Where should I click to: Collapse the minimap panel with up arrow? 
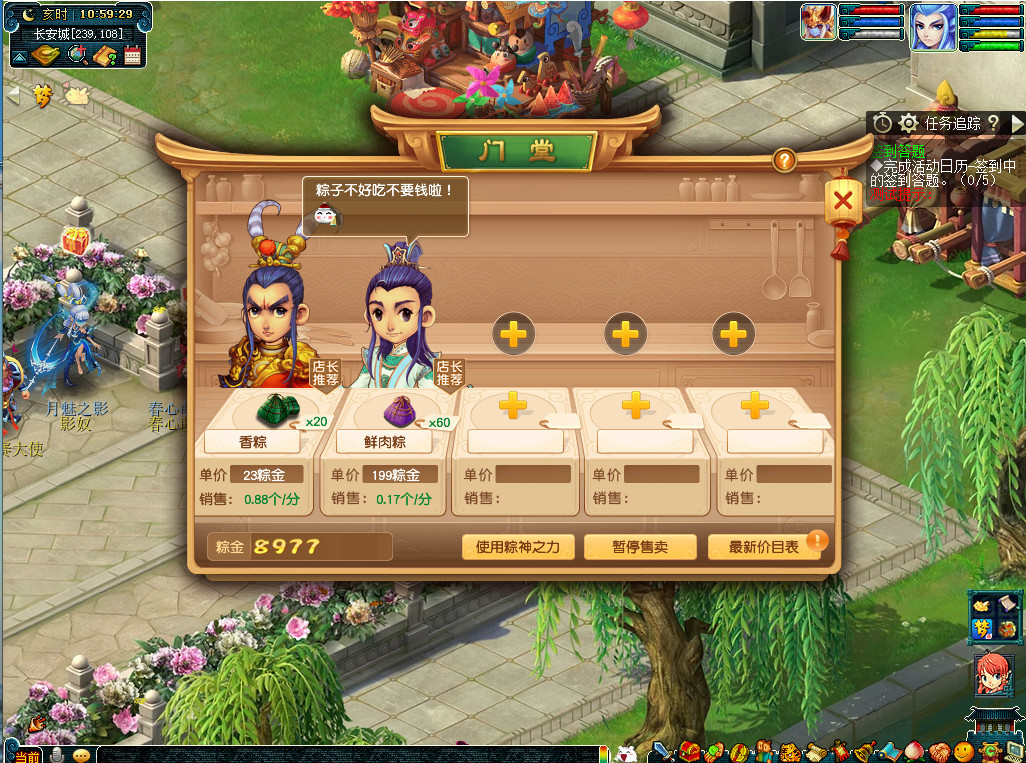(19, 58)
